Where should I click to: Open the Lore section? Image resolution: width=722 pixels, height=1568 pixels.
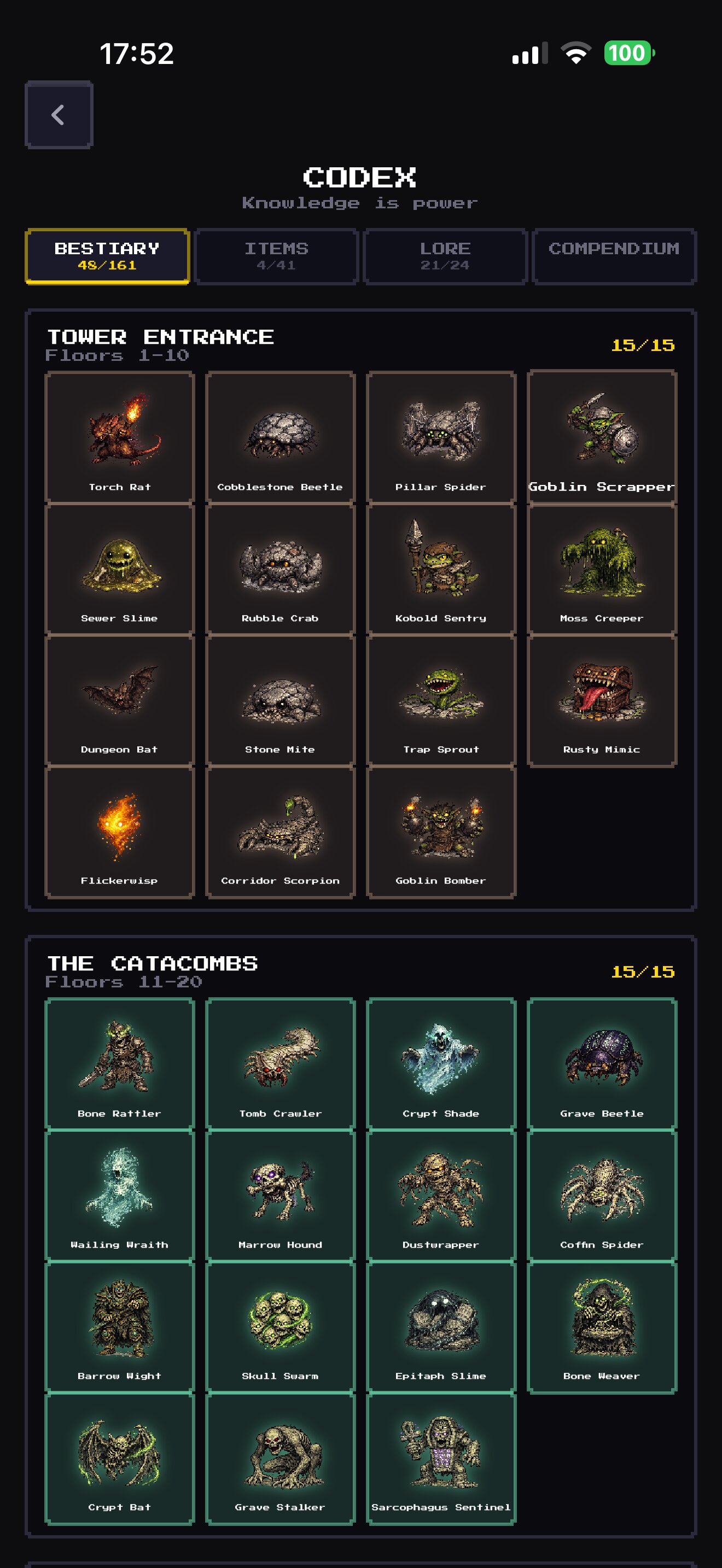coord(444,256)
